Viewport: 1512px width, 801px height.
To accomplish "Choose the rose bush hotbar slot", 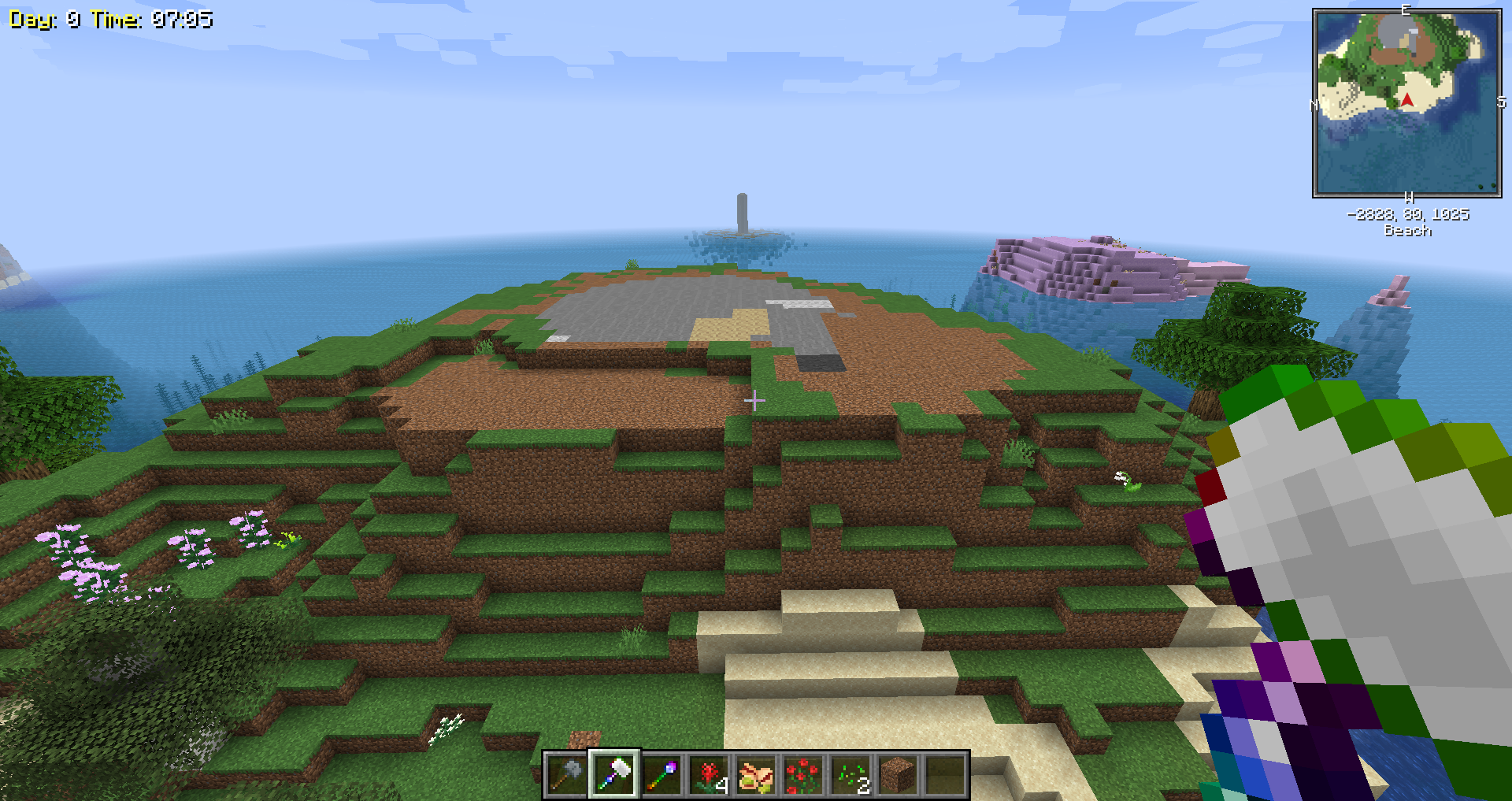I will click(803, 775).
